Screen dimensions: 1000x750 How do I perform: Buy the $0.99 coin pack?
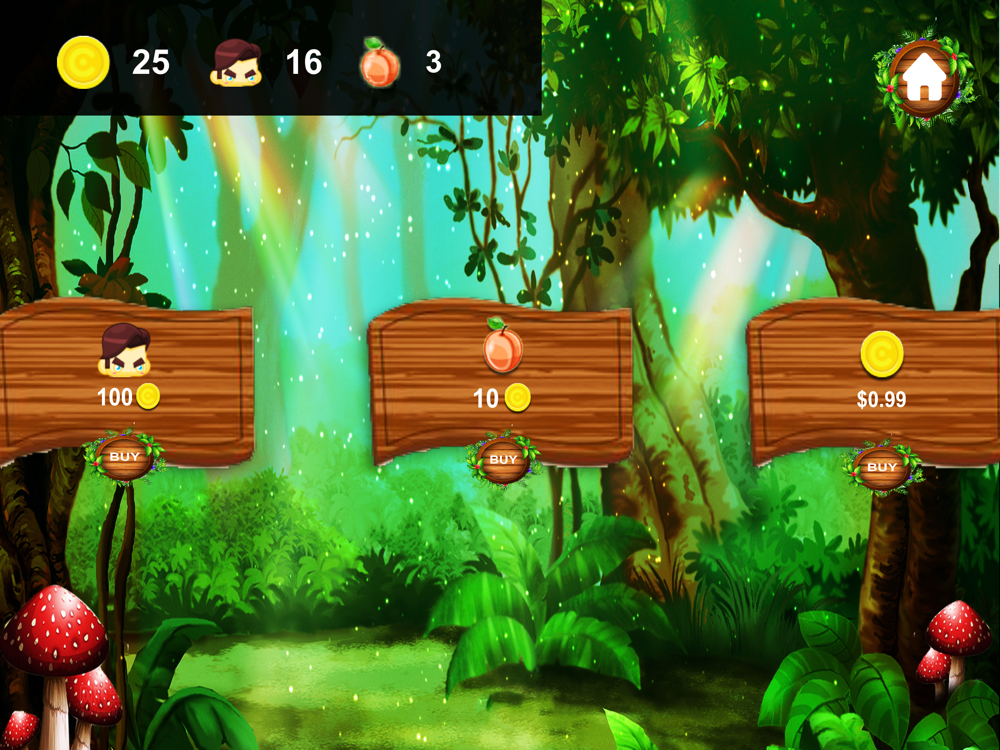click(881, 467)
